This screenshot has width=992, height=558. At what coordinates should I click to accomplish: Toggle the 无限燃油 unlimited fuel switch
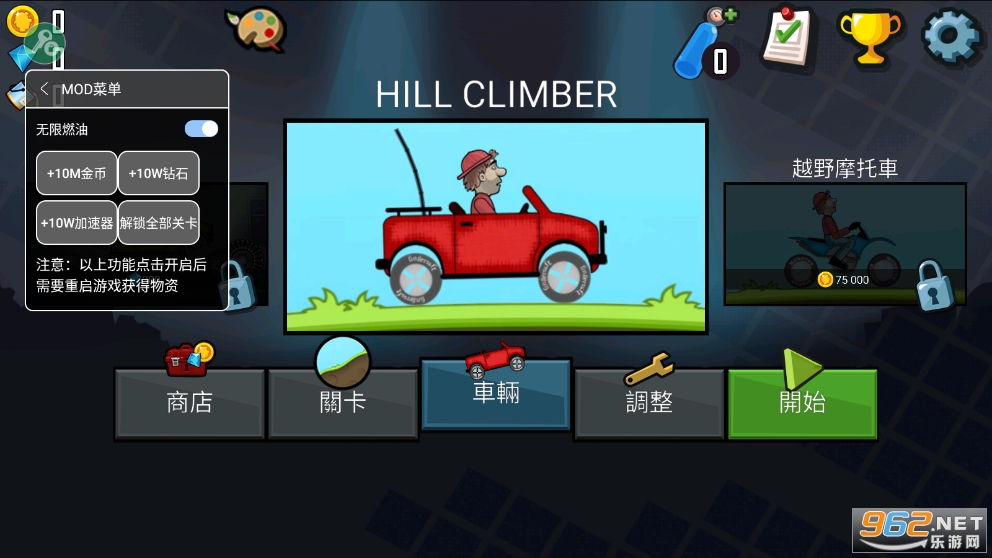201,129
